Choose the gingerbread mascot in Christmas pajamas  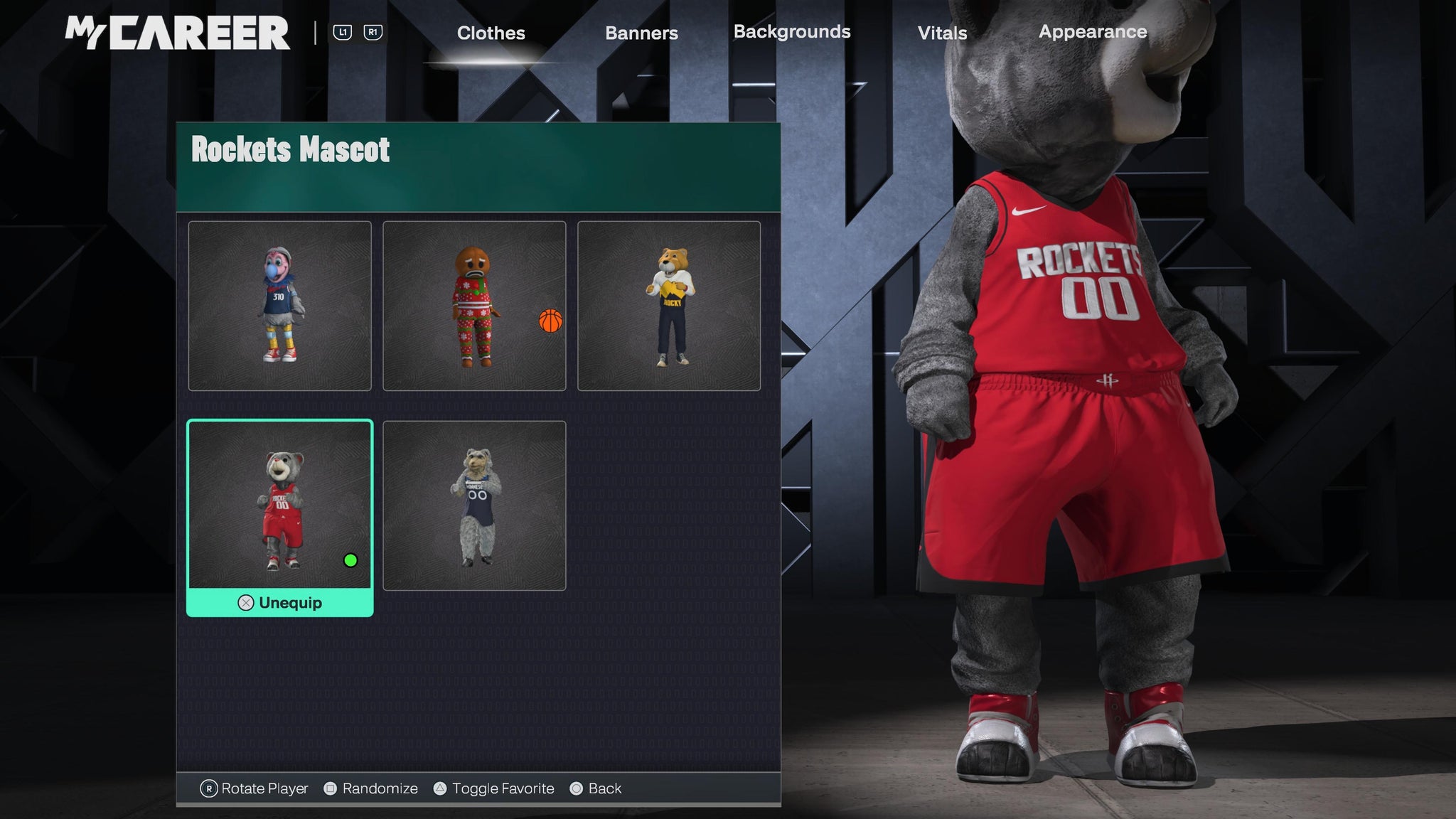click(x=474, y=306)
